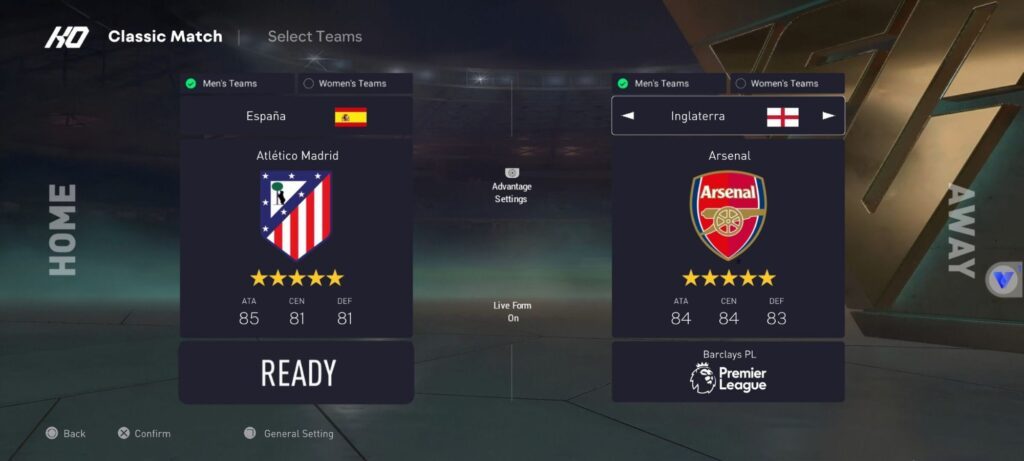1024x461 pixels.
Task: Open the Barclays Premier League selector
Action: 728,372
